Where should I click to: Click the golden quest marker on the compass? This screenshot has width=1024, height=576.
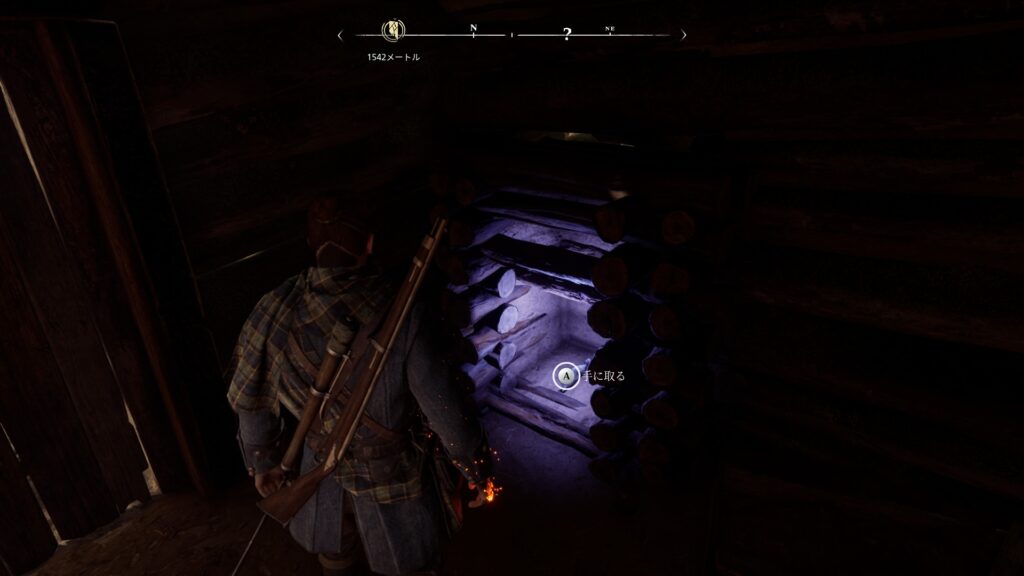(x=393, y=32)
